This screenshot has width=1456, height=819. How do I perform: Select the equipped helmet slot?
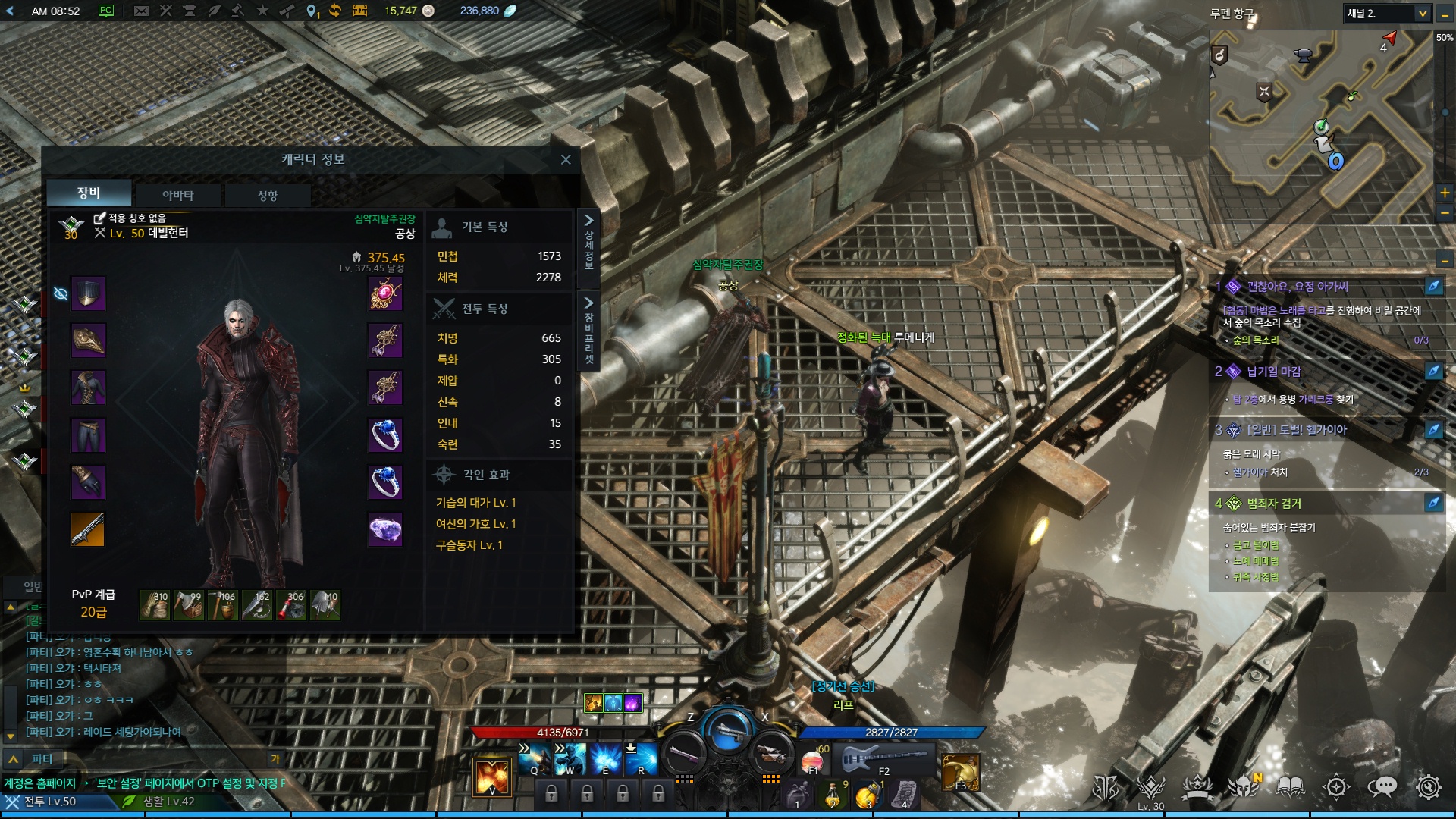coord(88,293)
